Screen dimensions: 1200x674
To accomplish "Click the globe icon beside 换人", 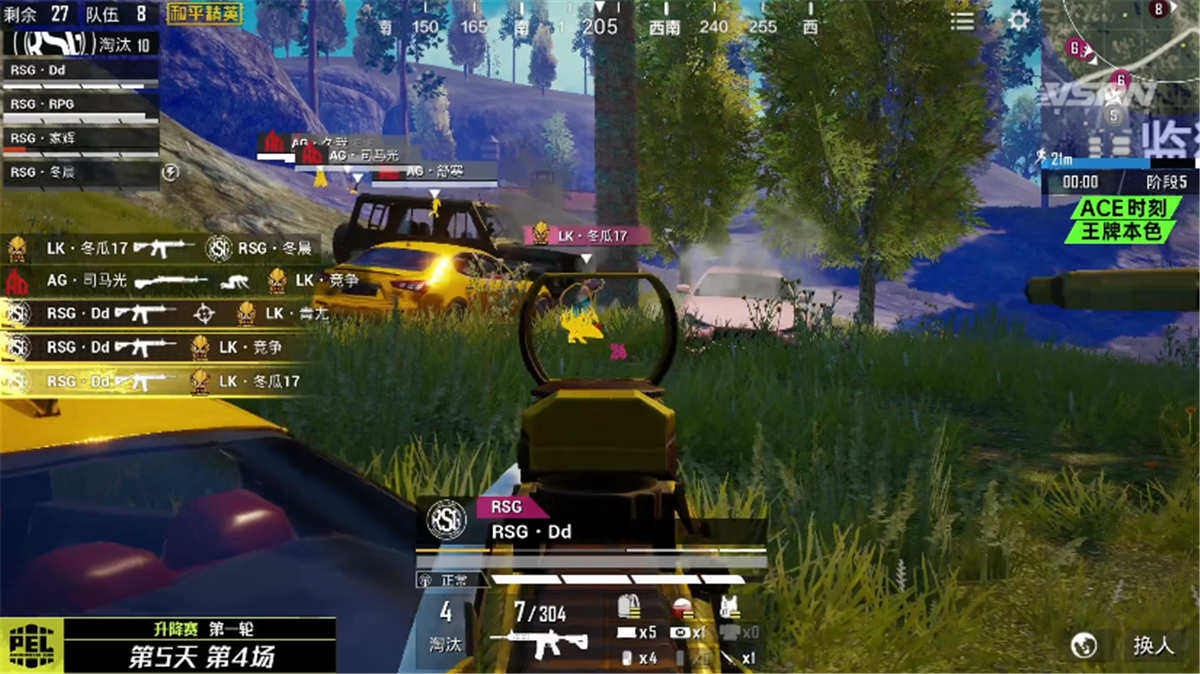I will (1083, 645).
